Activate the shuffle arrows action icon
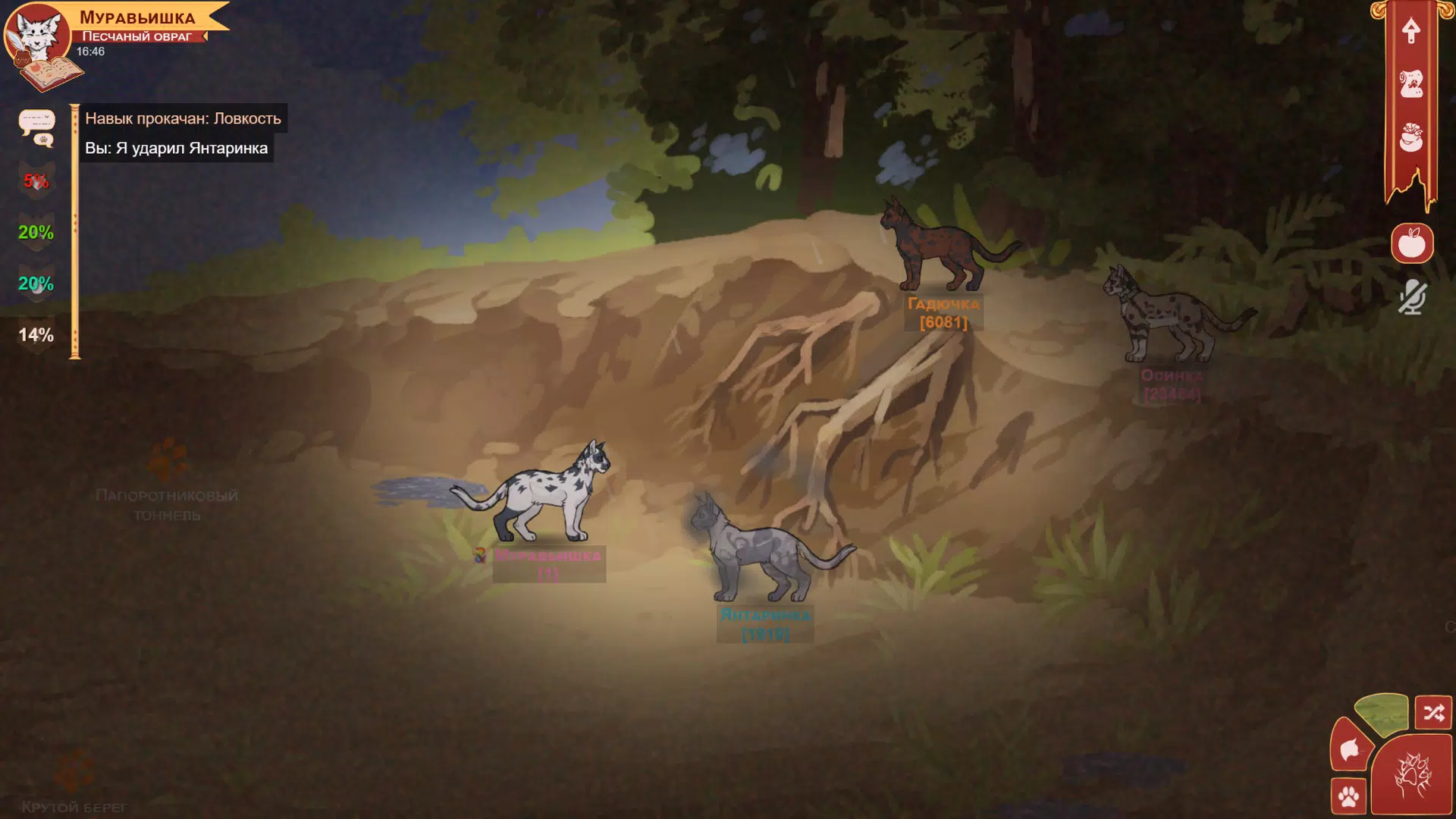The height and width of the screenshot is (819, 1456). 1433,711
